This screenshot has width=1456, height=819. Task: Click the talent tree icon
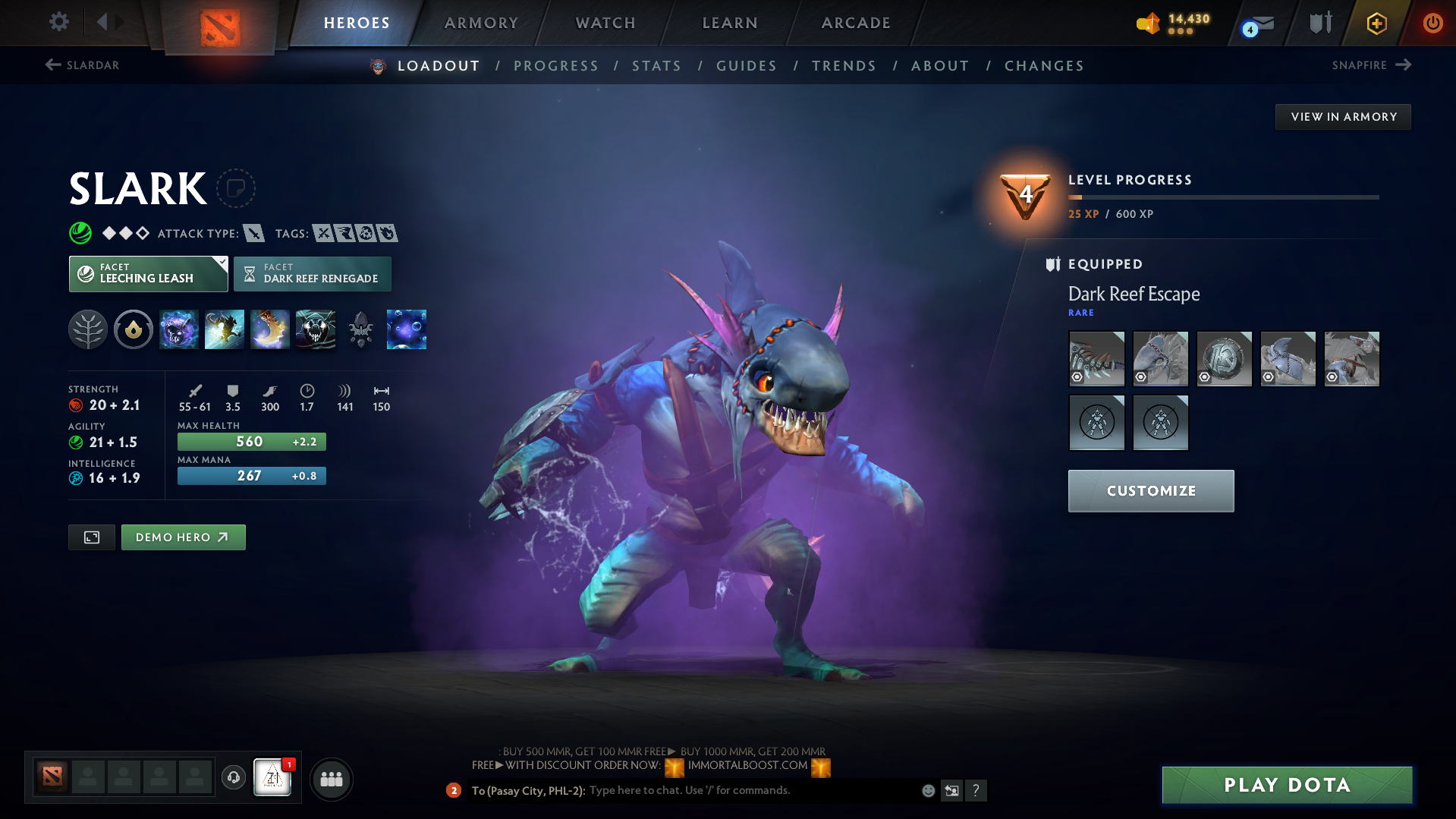click(88, 329)
